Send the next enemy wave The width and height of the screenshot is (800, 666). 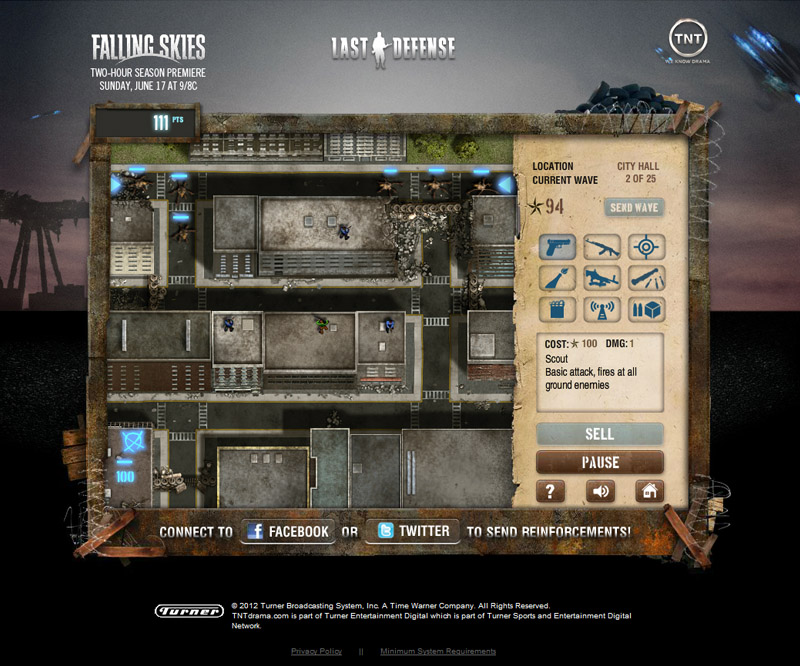pos(634,207)
